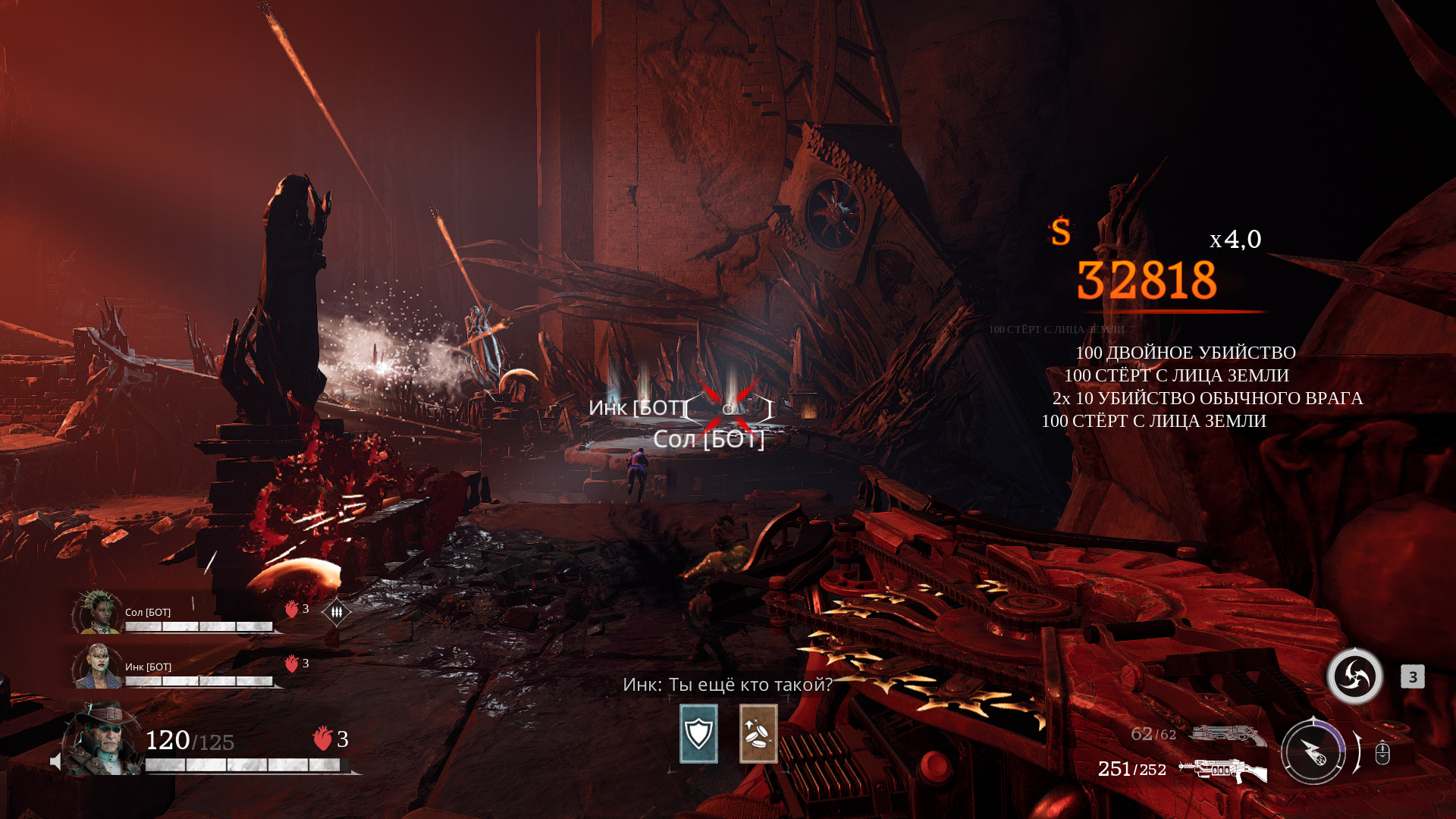1456x819 pixels.
Task: Click Sol bot's teammate portrait
Action: tap(98, 612)
